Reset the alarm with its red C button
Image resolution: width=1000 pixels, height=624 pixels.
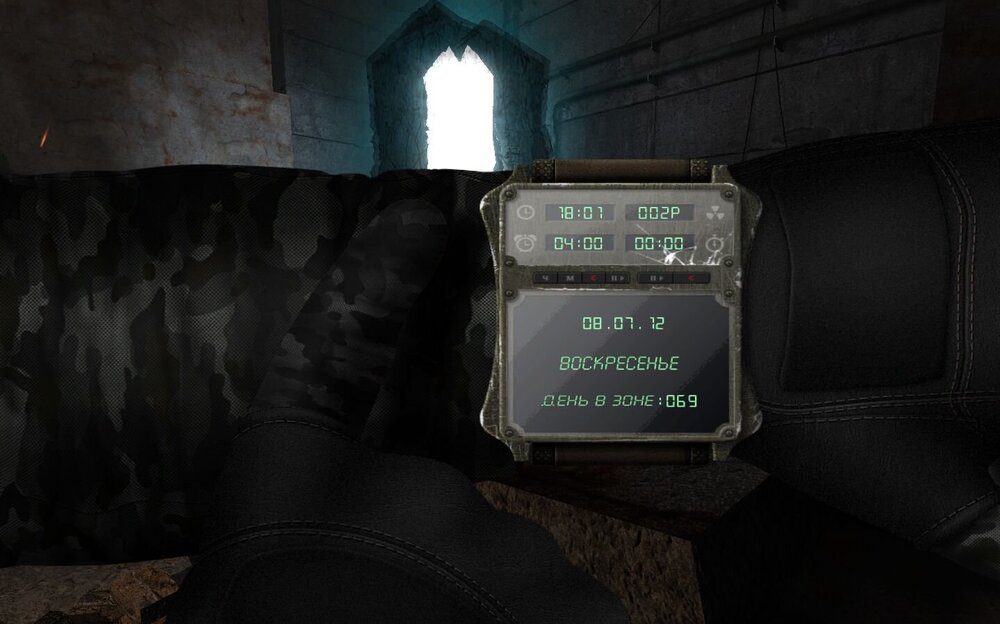point(592,277)
